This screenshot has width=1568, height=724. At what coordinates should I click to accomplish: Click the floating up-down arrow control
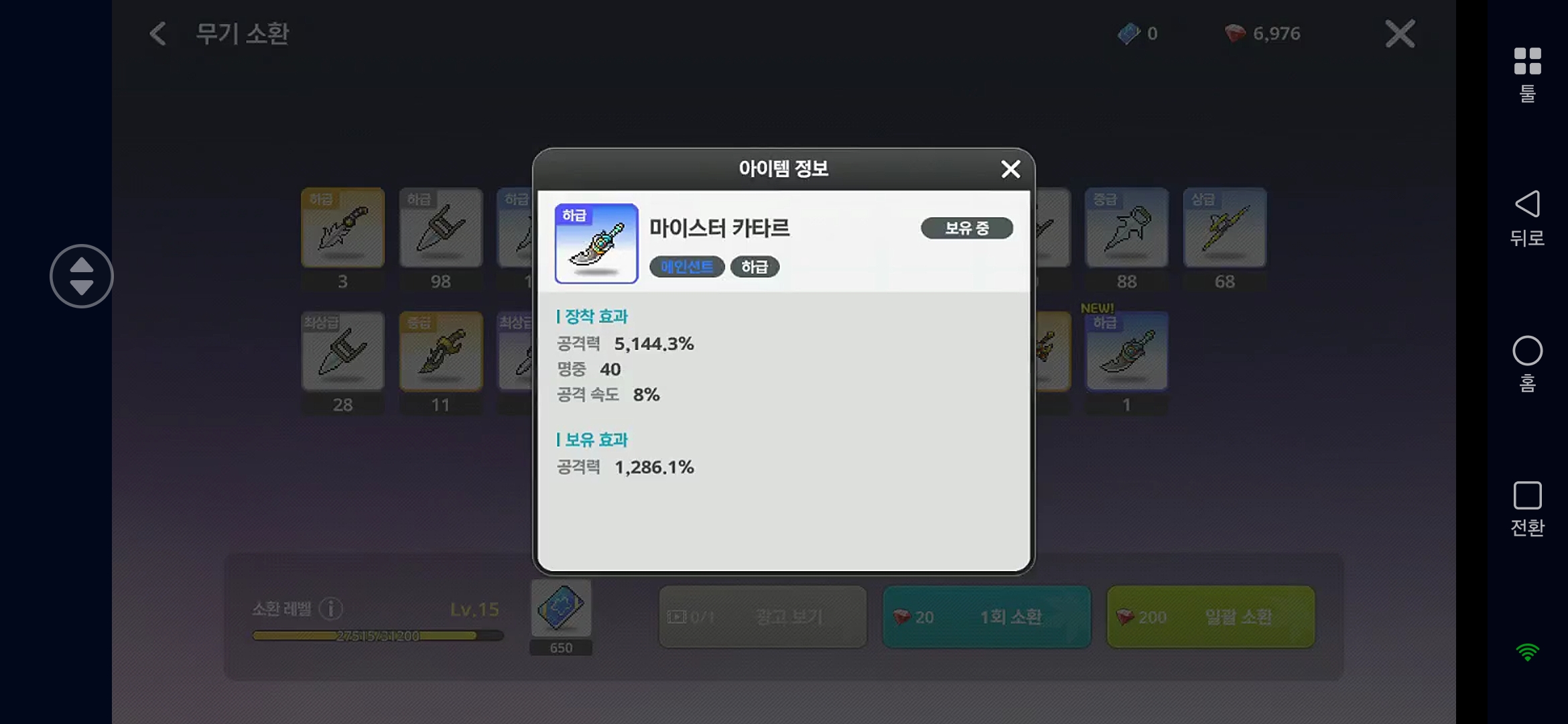(x=82, y=276)
